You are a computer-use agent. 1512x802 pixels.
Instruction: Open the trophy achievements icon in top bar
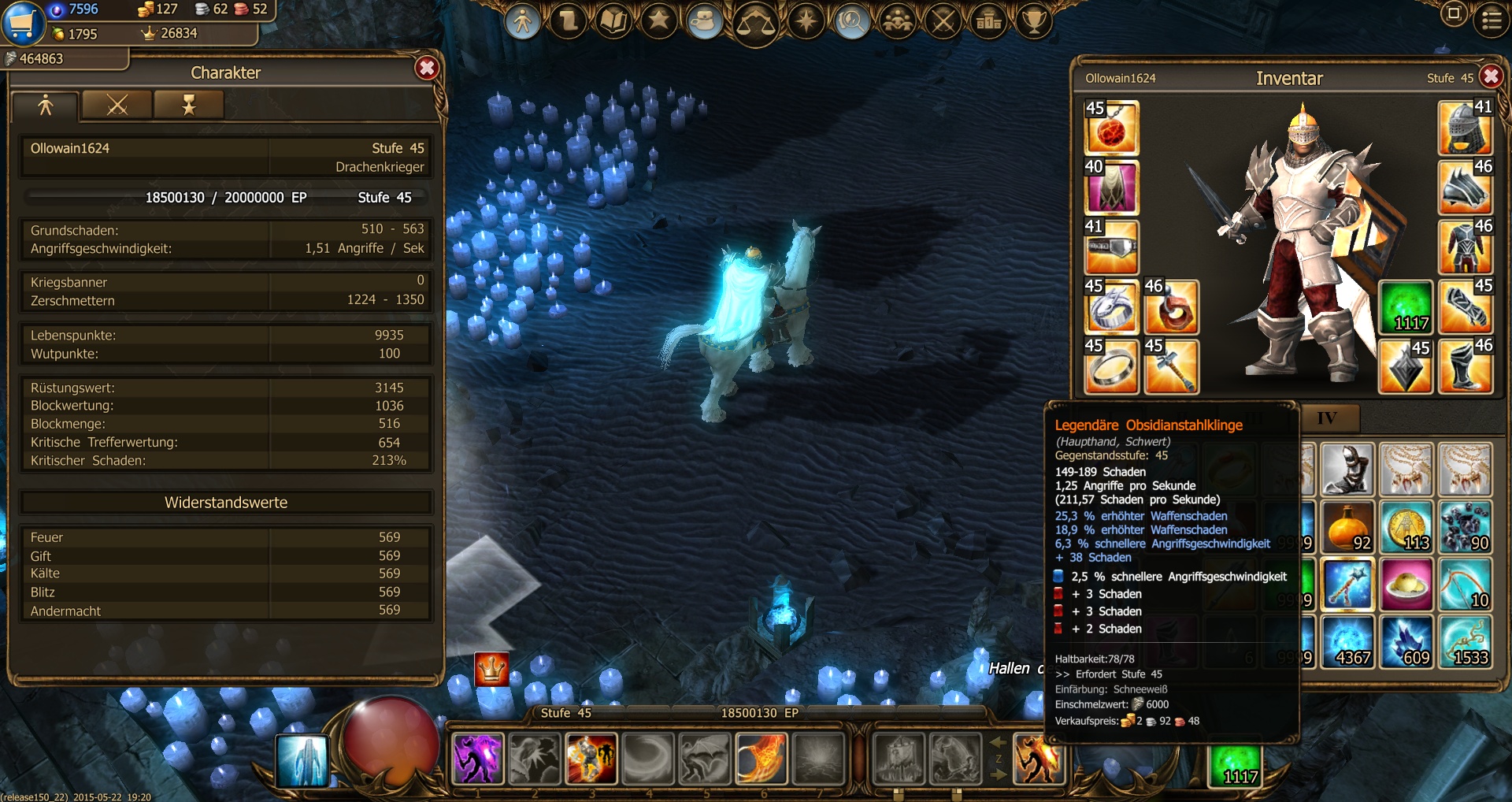click(x=1034, y=21)
